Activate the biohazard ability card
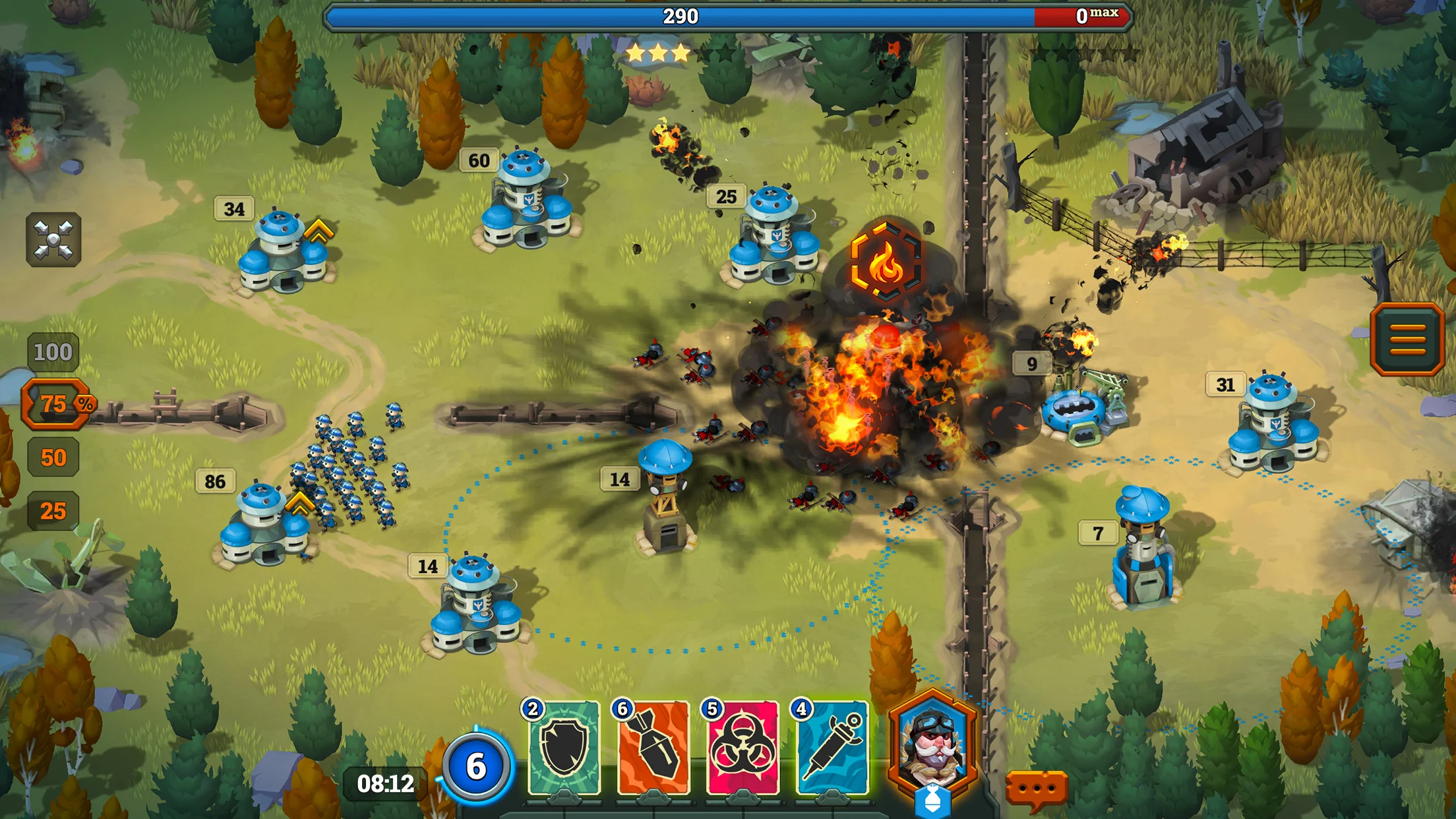 coord(743,748)
